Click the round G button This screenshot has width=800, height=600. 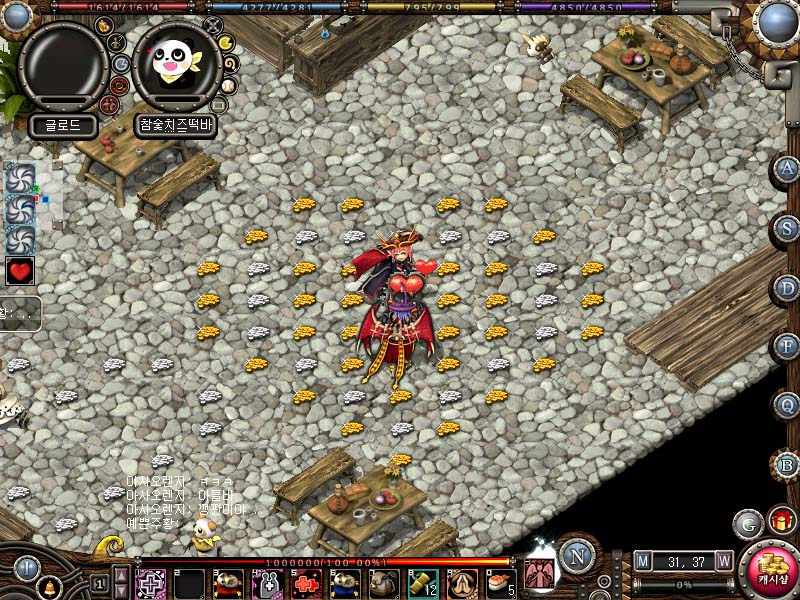(748, 523)
